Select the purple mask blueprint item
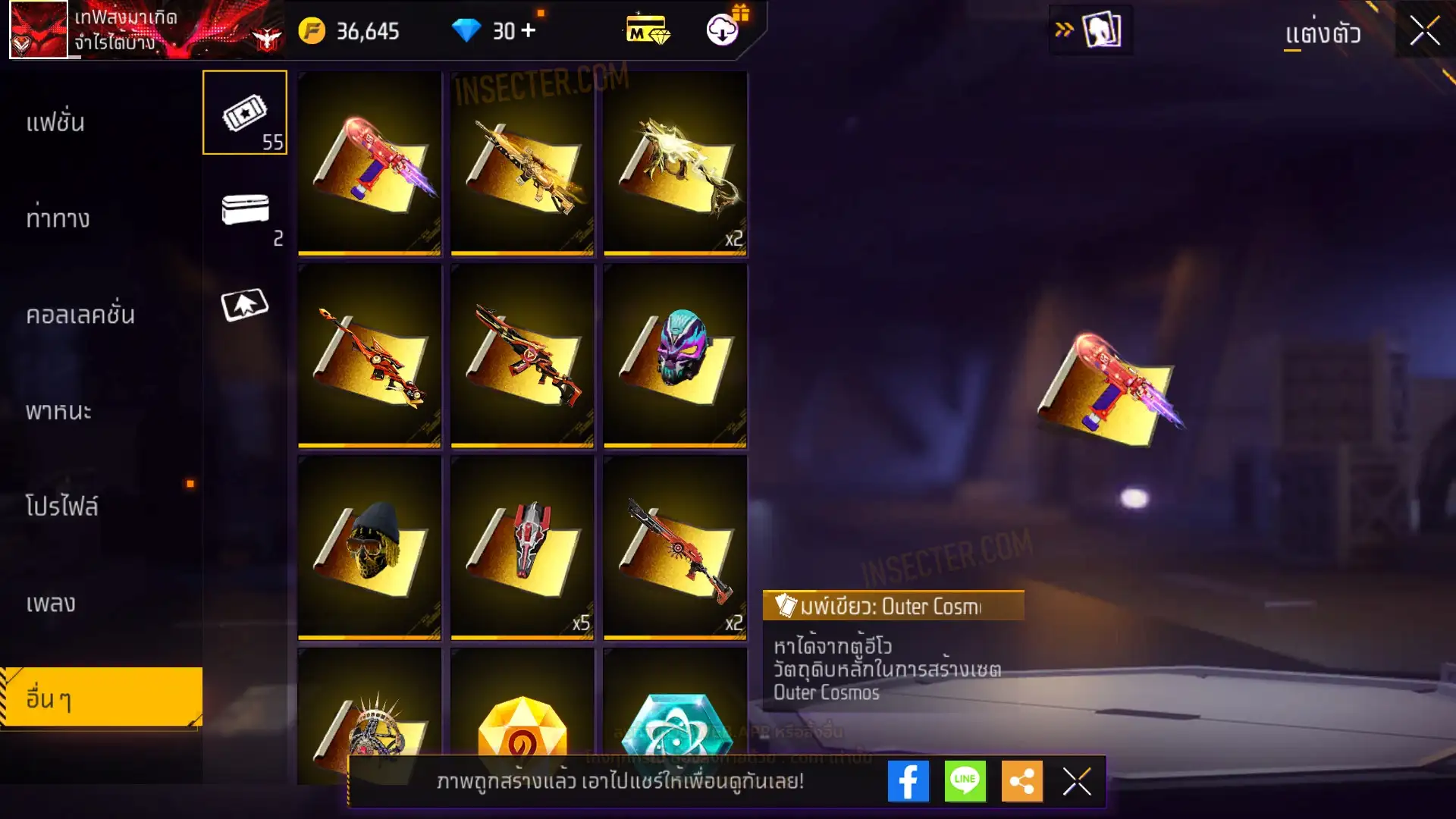The image size is (1456, 819). [675, 355]
